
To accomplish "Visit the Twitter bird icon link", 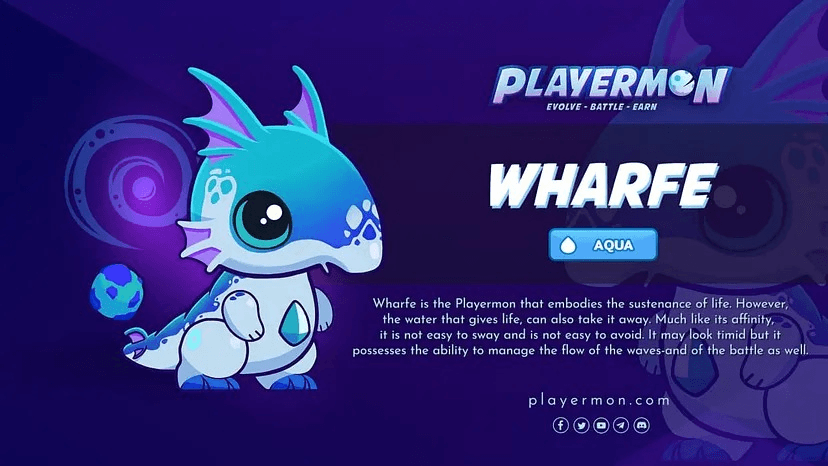I will coord(581,425).
